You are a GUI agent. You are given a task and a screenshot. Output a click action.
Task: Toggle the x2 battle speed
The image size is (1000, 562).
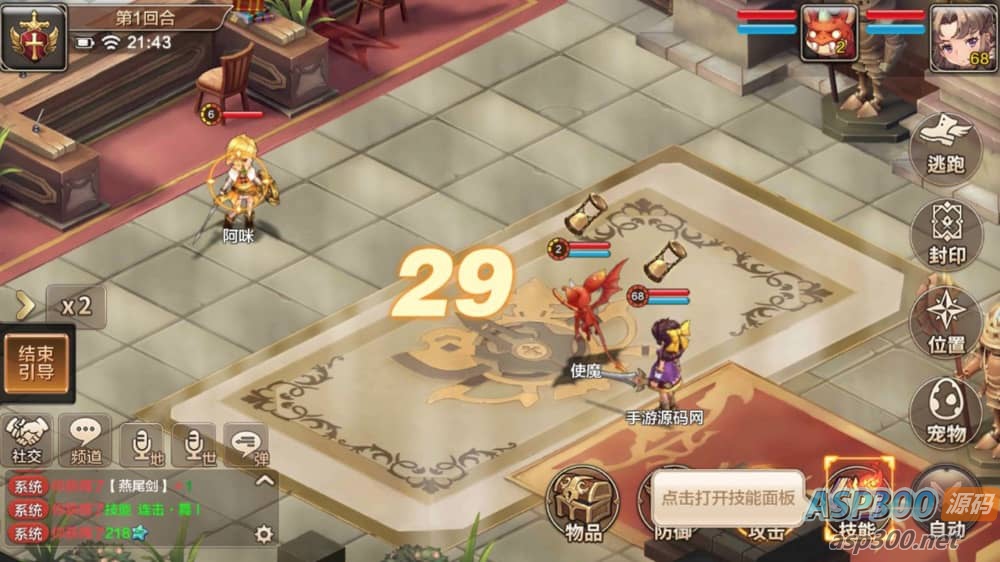[x=76, y=306]
